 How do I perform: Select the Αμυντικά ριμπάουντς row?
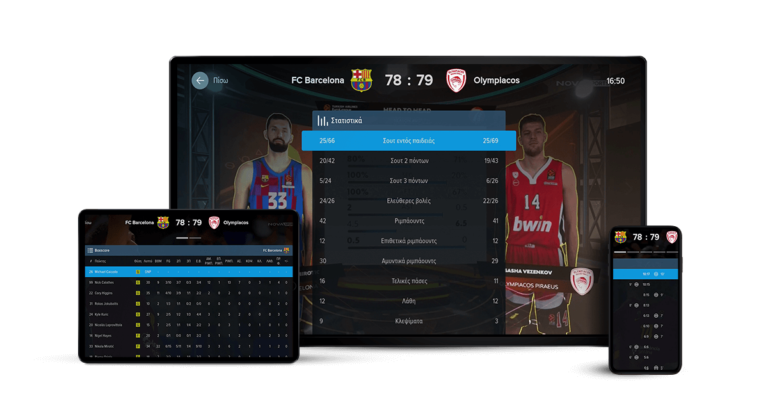pos(409,261)
